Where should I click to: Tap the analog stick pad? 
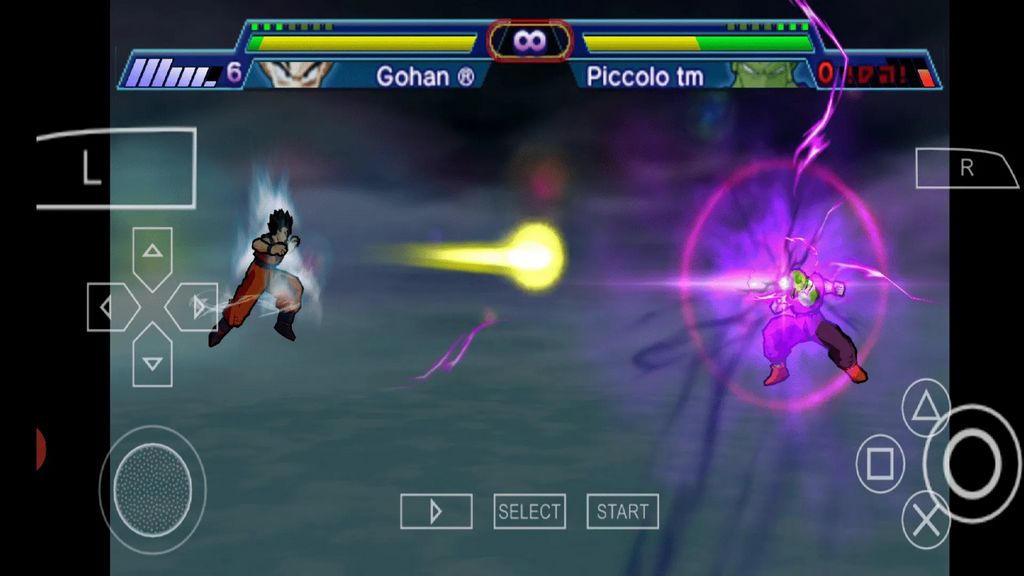tap(152, 488)
